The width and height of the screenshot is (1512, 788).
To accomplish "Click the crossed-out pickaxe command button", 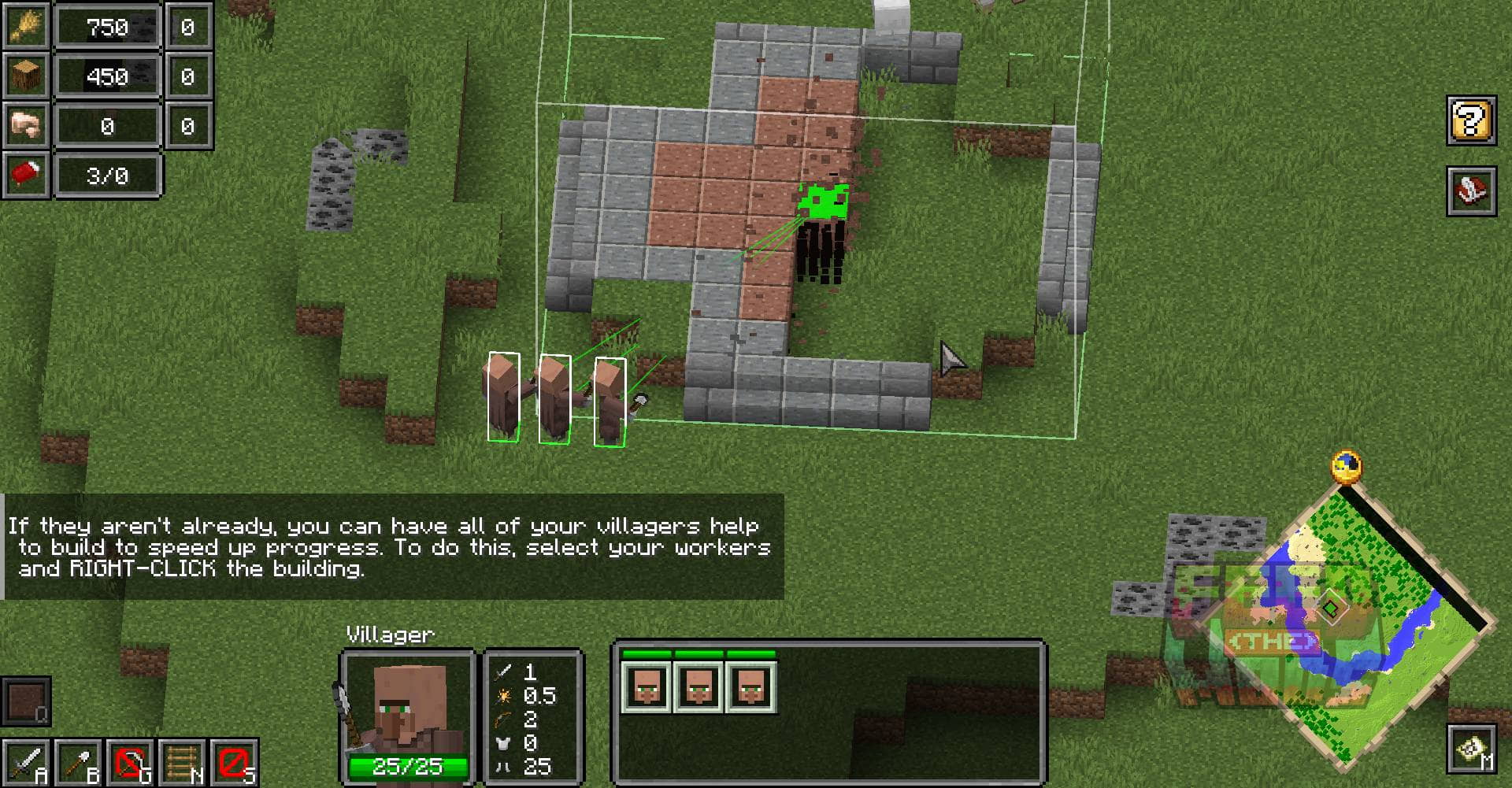I will pyautogui.click(x=130, y=762).
